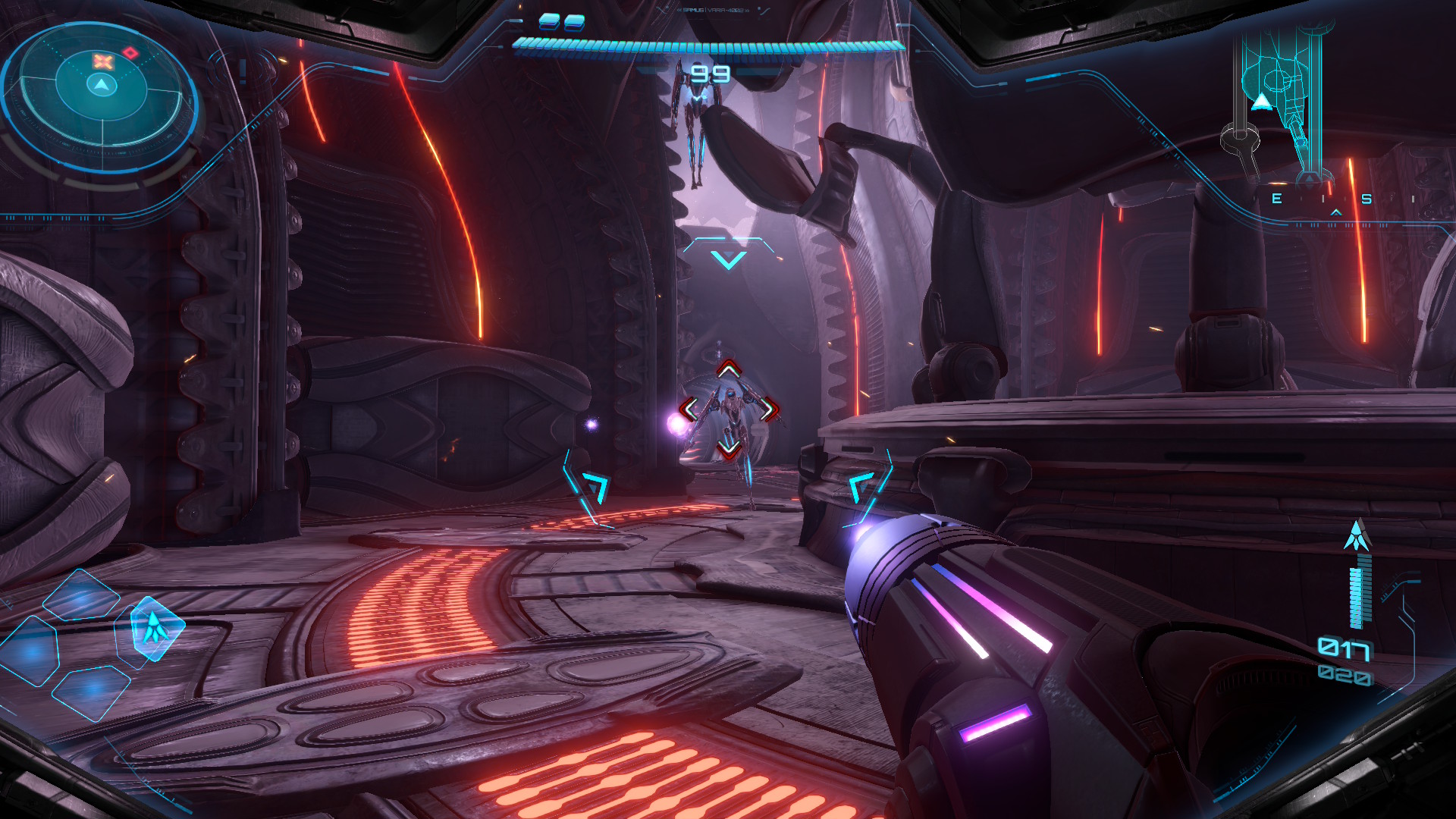Click the missile icon above the ammo gauge

click(x=1357, y=535)
